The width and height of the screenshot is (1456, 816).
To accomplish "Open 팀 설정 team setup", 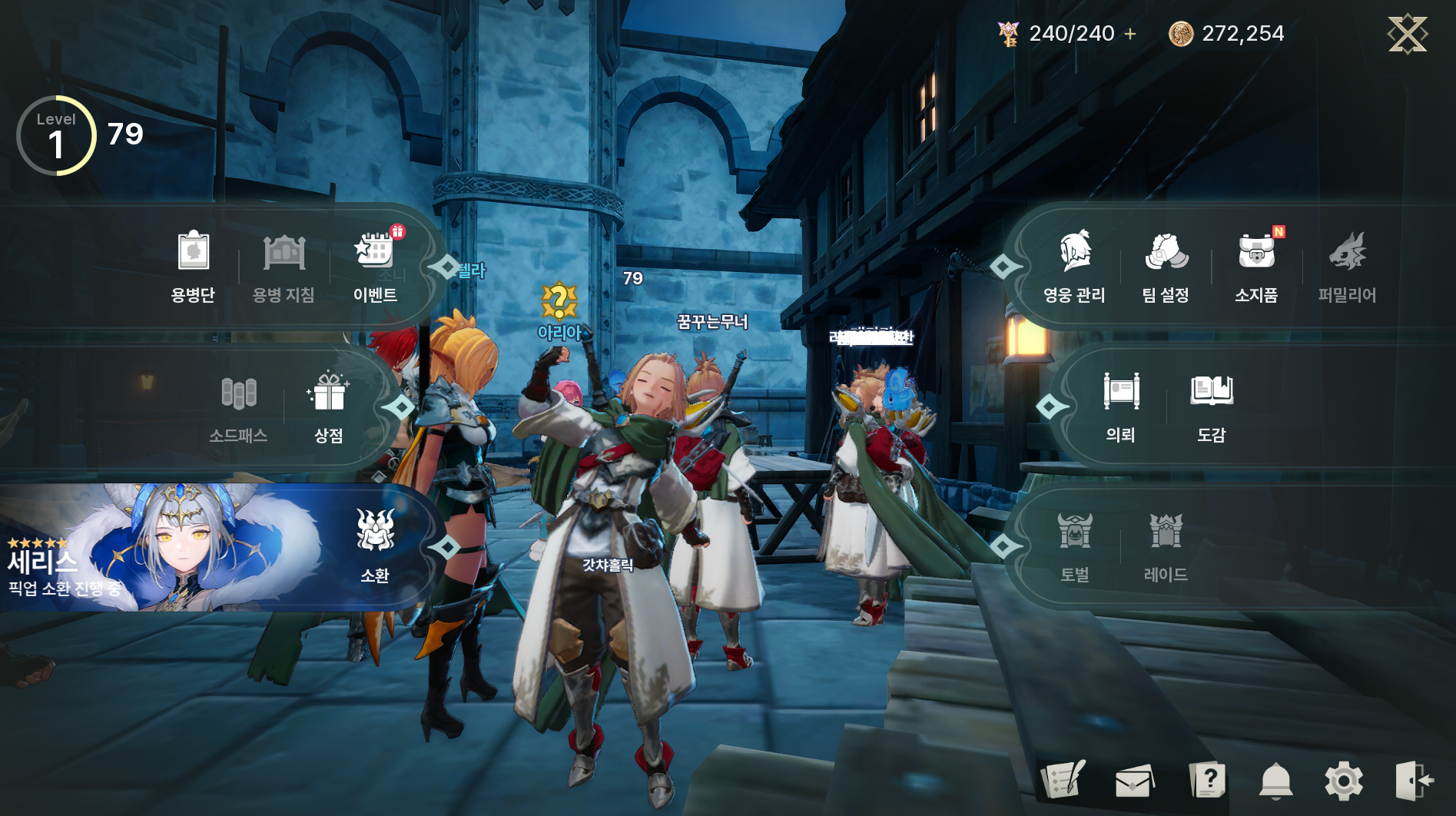I will pos(1166,265).
